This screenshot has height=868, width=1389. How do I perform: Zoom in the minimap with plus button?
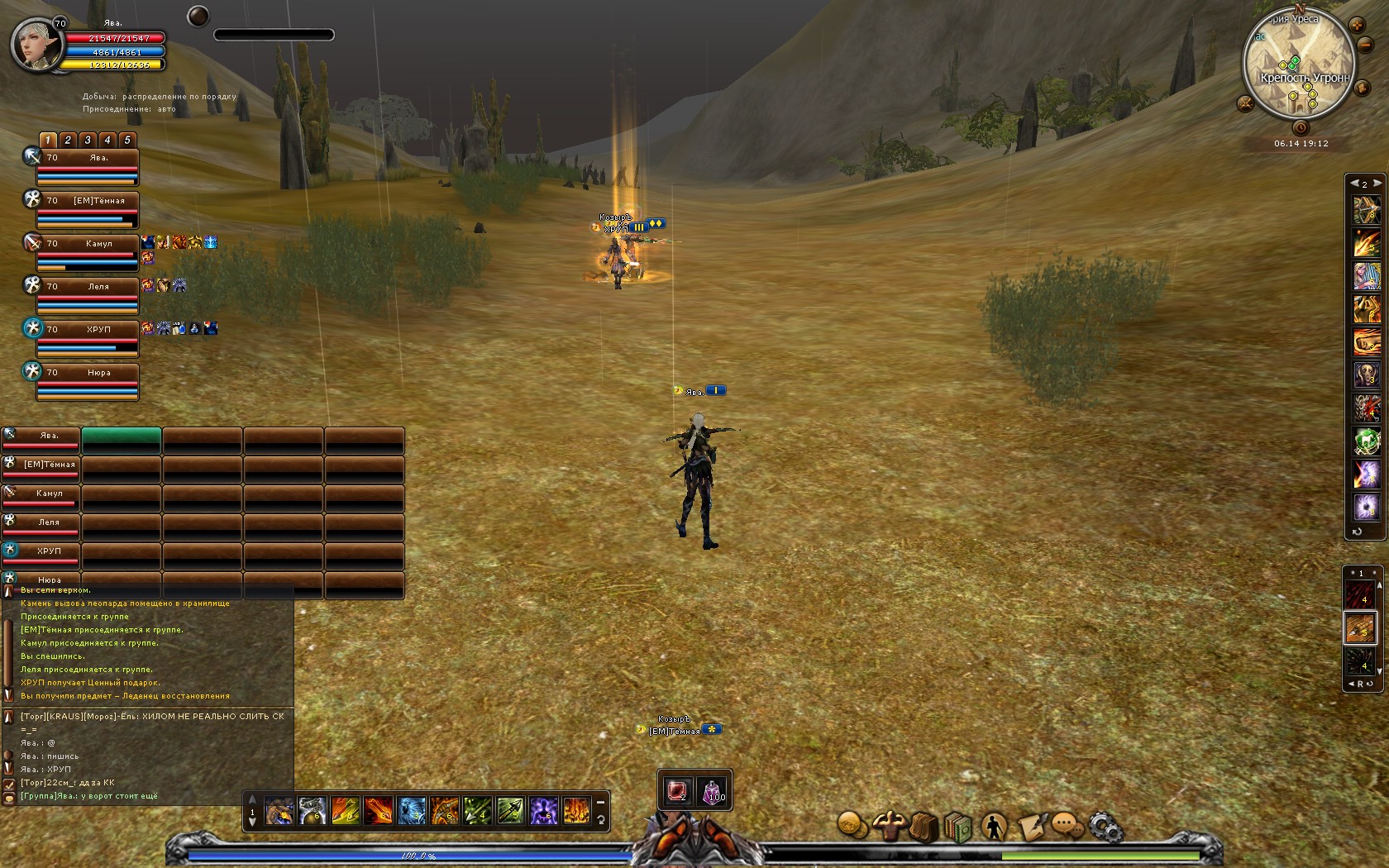pos(1357,26)
